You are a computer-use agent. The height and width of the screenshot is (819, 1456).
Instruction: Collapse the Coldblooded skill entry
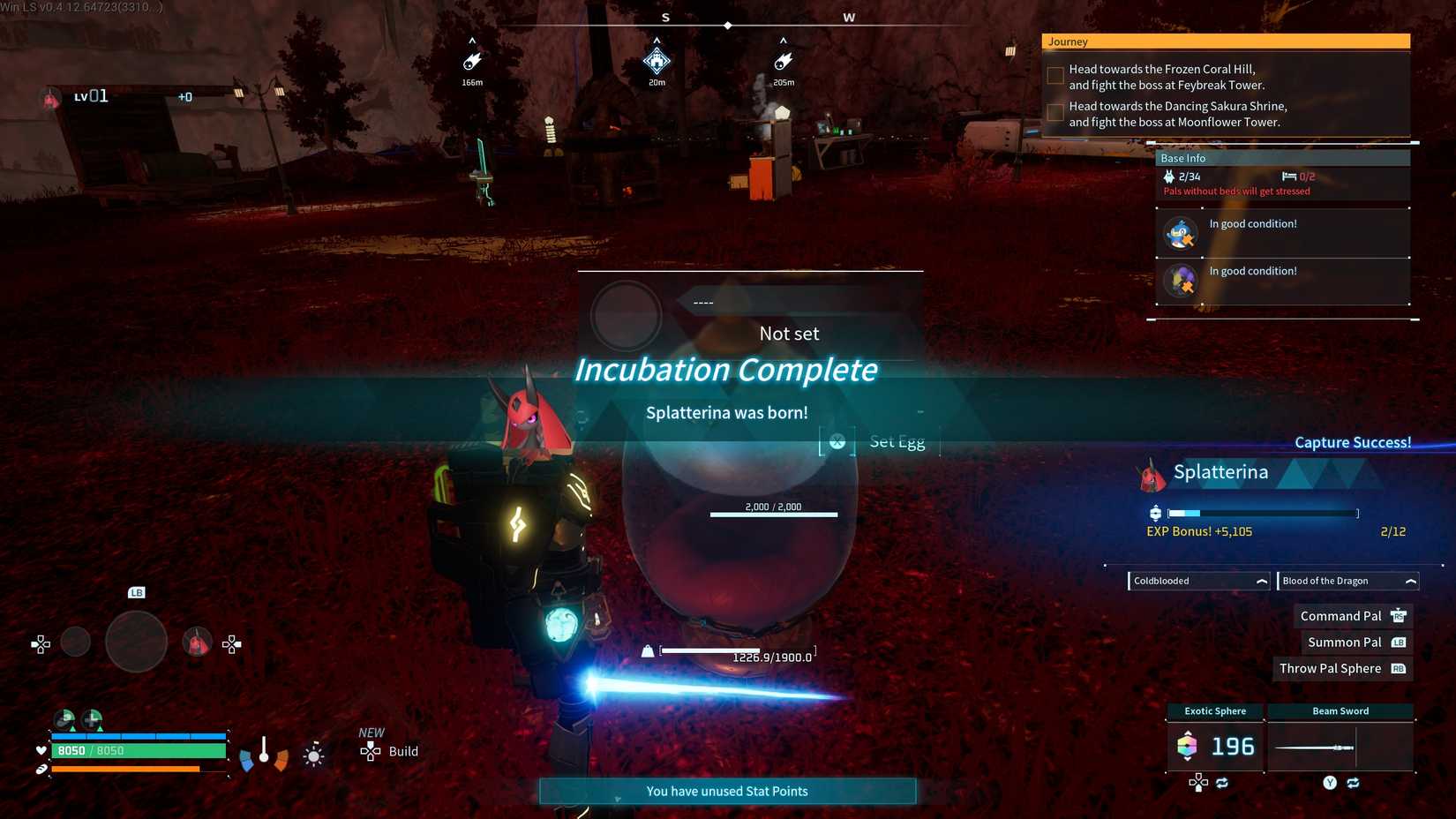point(1260,581)
